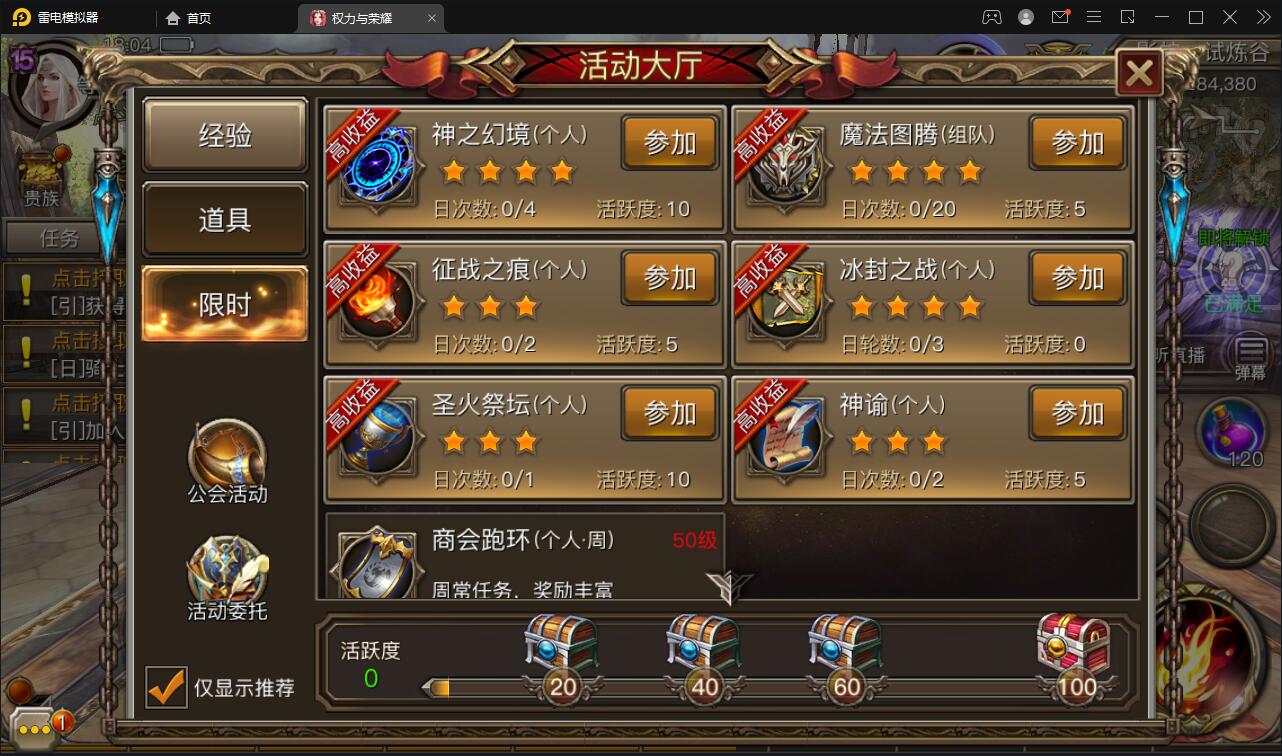Open the emulator hamburger menu
The image size is (1282, 756).
tap(1094, 17)
